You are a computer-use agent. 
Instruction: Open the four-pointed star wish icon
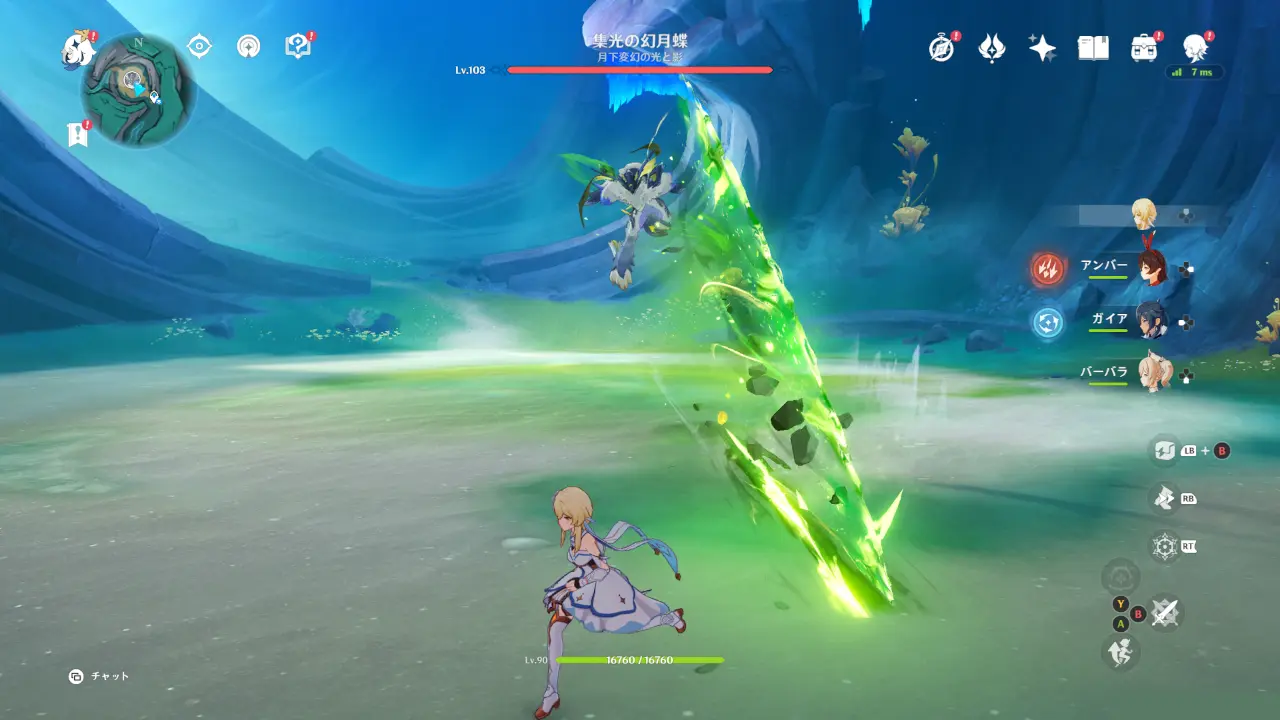pos(1042,48)
